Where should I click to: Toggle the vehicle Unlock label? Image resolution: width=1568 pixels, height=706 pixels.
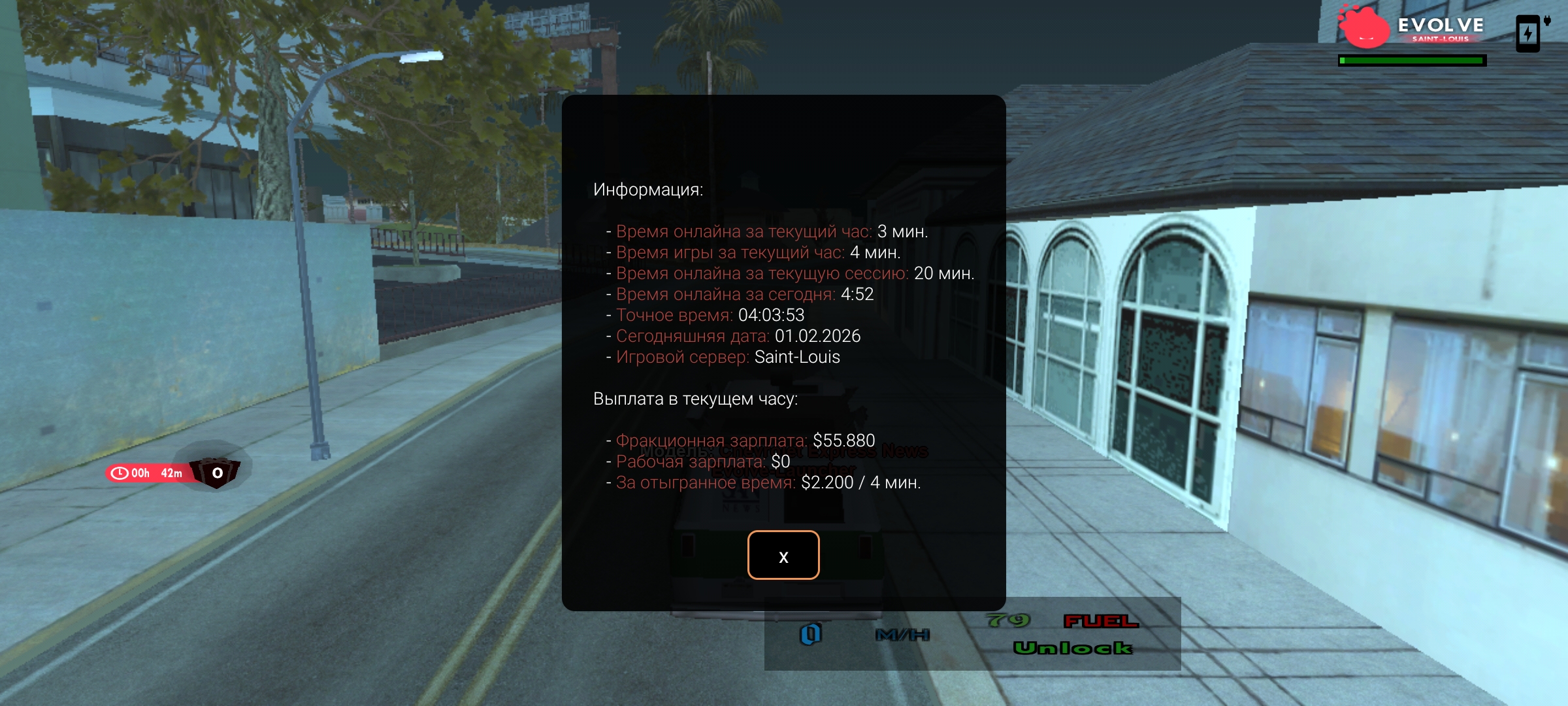click(1072, 648)
